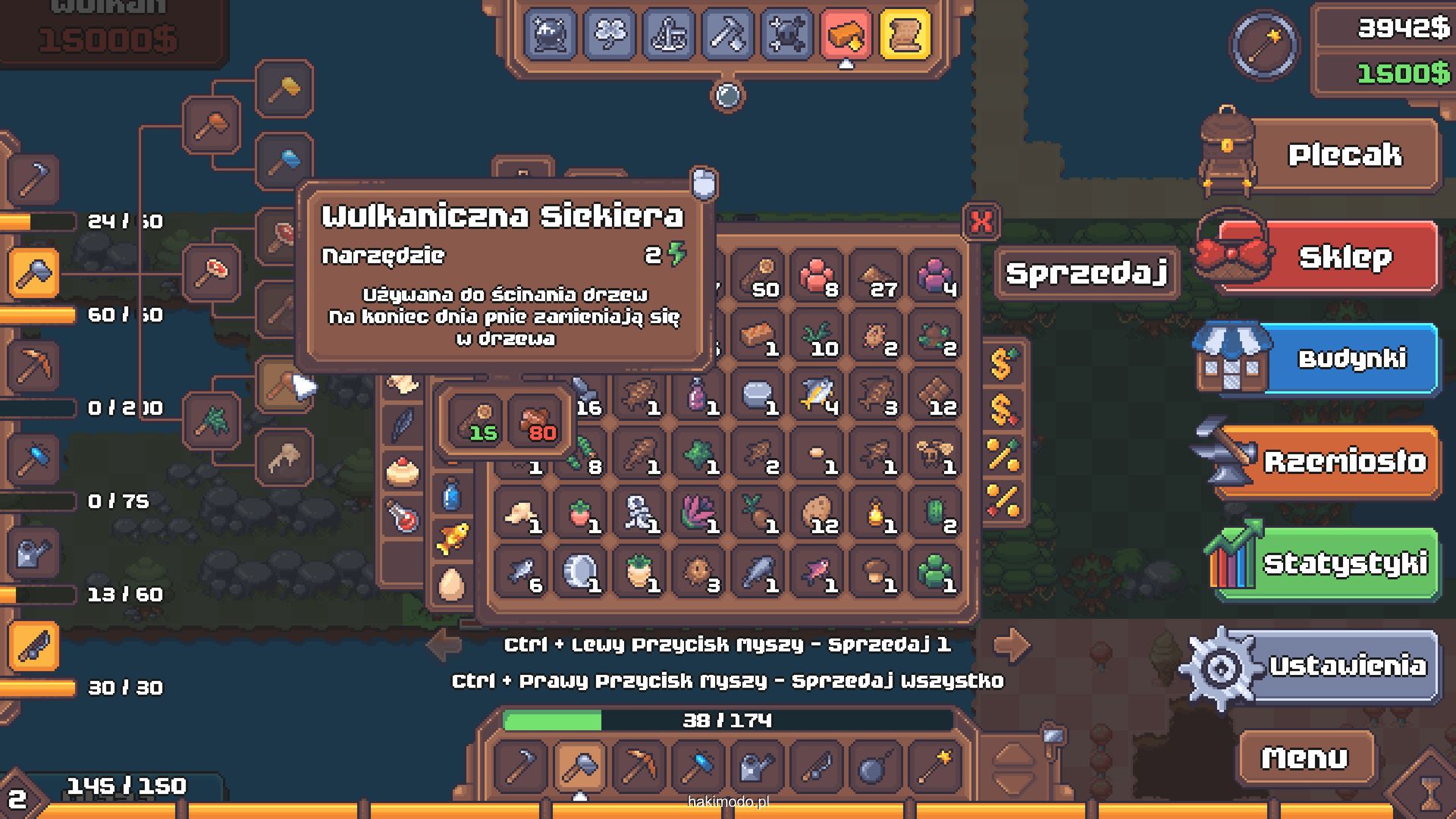Go to the next page arrow
Viewport: 1456px width, 819px height.
coord(1011,645)
